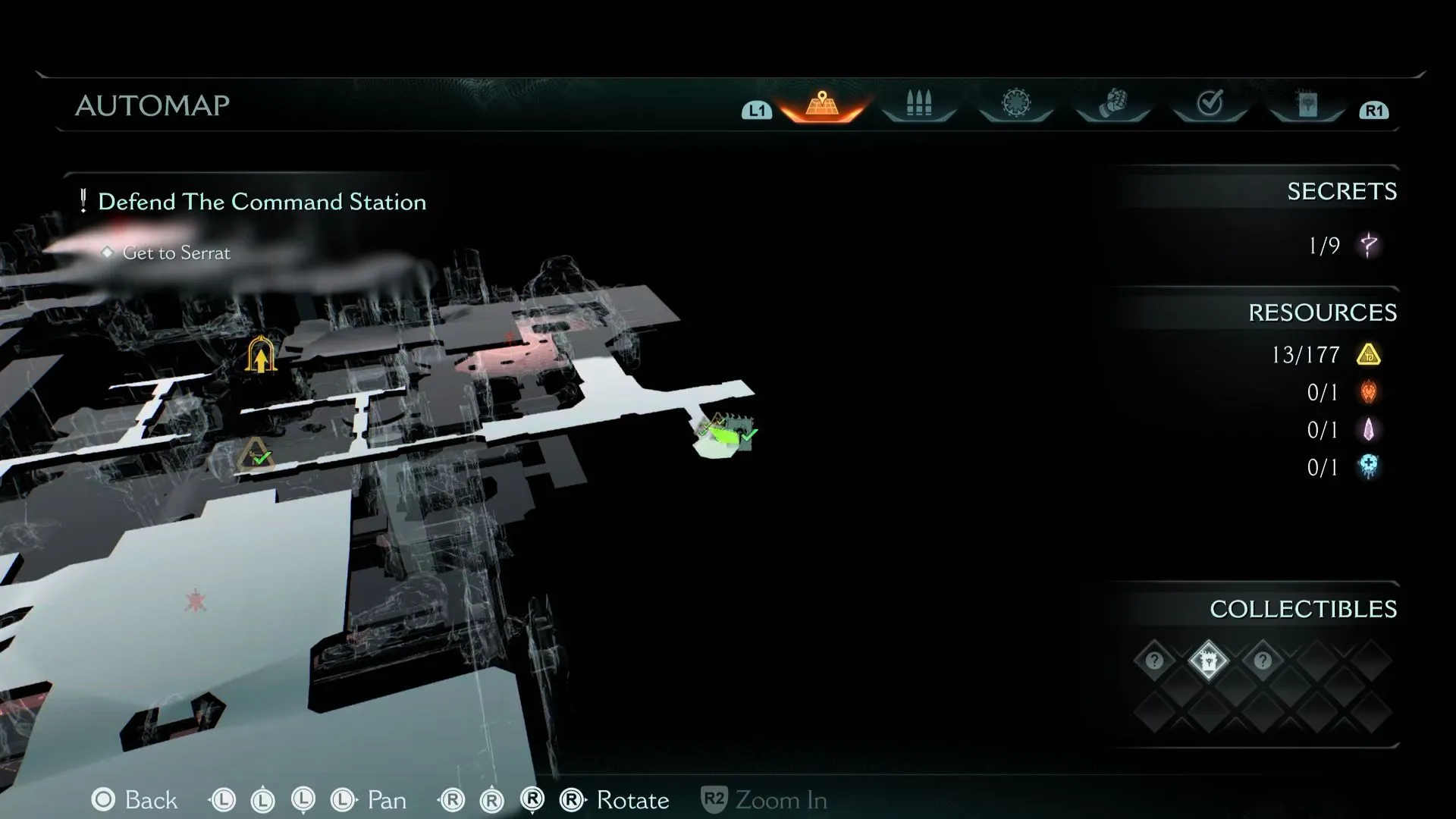Select the yellow gold resource icon
The height and width of the screenshot is (819, 1456).
click(x=1368, y=355)
